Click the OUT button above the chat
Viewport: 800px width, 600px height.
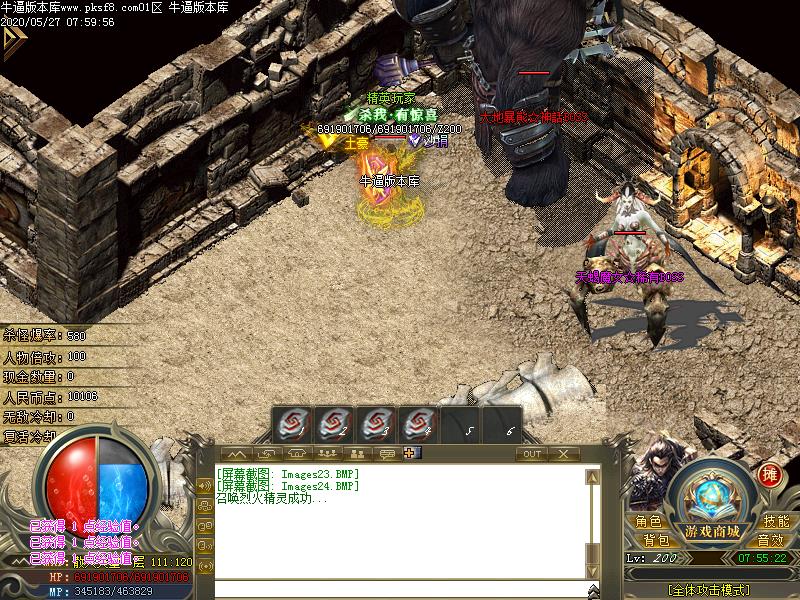click(x=532, y=454)
